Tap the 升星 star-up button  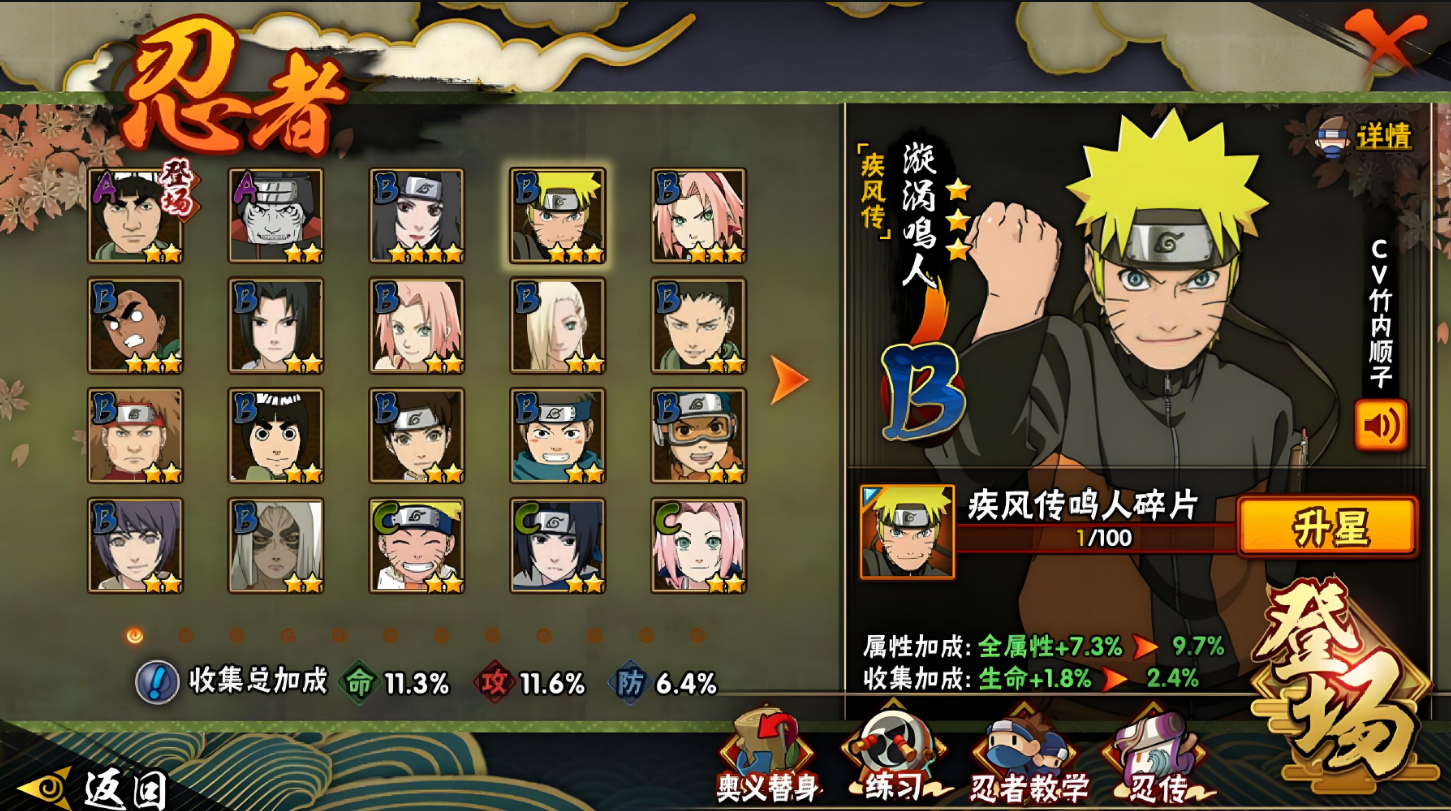point(1327,527)
